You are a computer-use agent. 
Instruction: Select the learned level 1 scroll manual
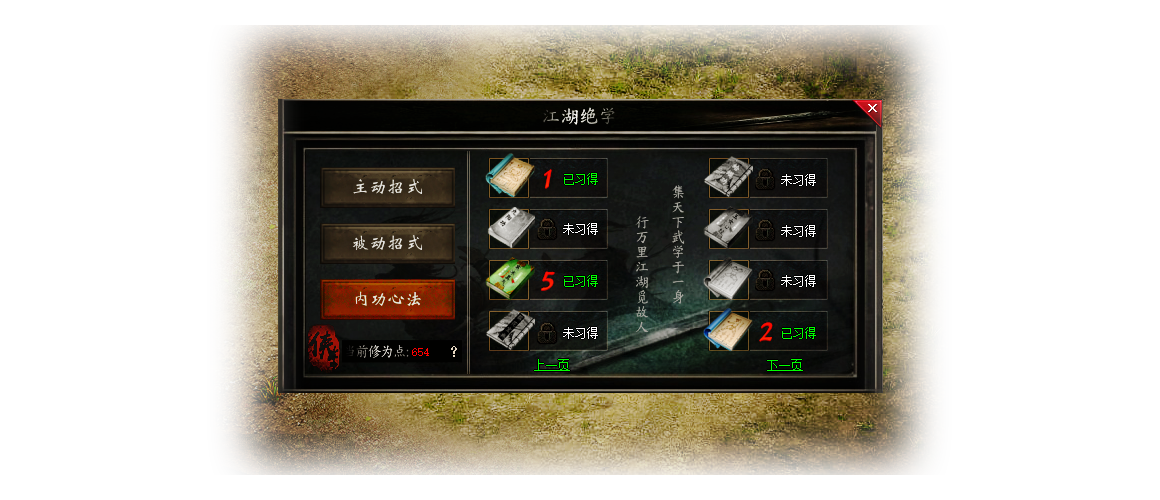tap(508, 178)
